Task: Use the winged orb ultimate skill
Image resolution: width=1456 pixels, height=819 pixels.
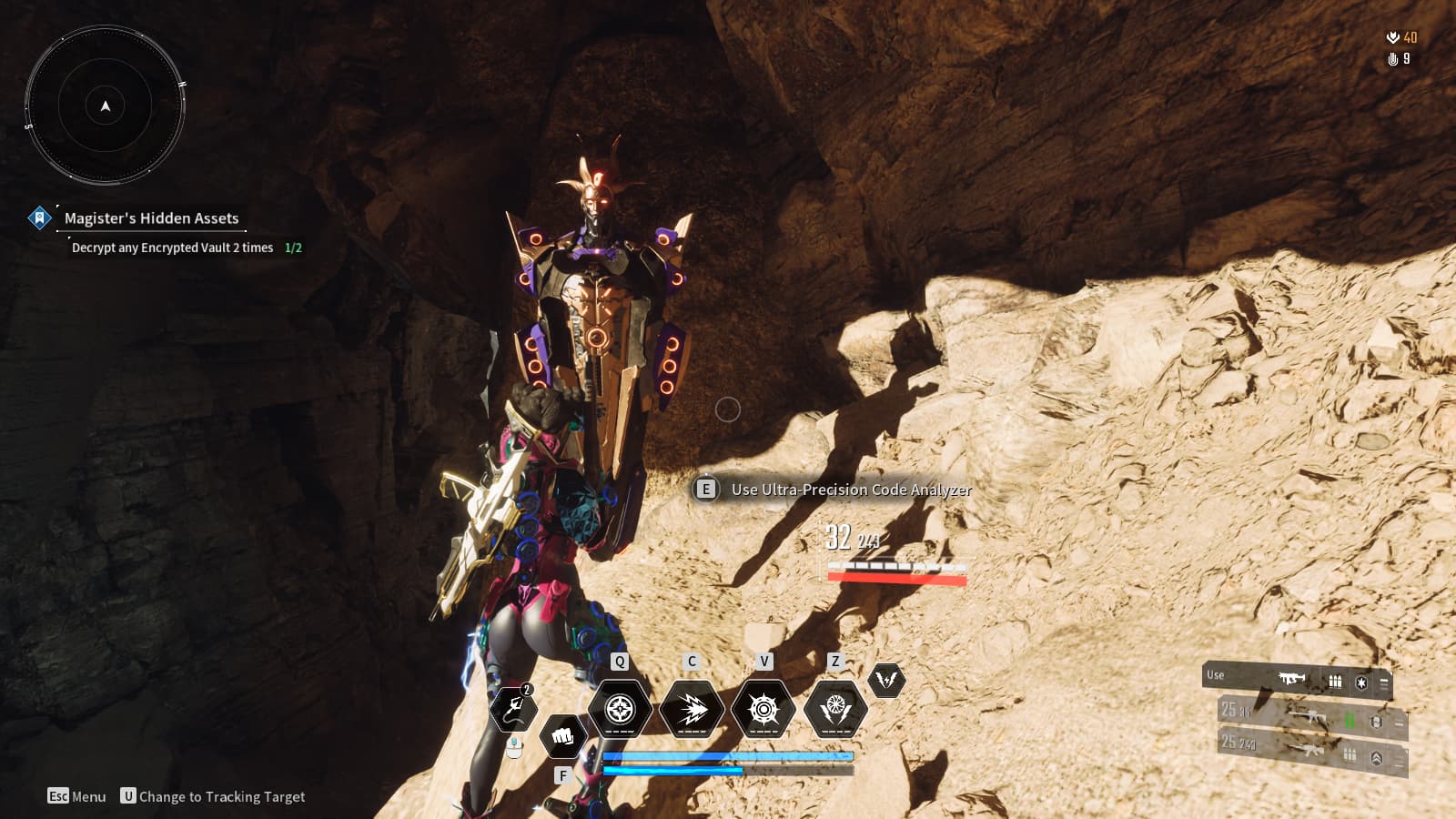Action: 835,709
